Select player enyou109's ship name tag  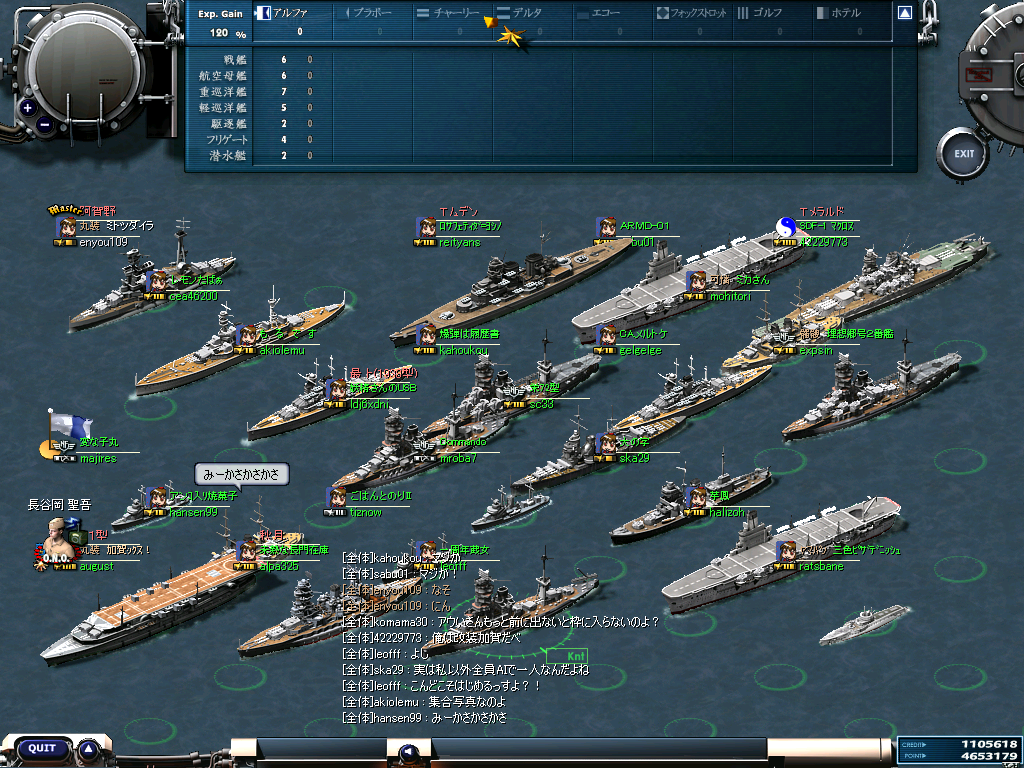(103, 242)
